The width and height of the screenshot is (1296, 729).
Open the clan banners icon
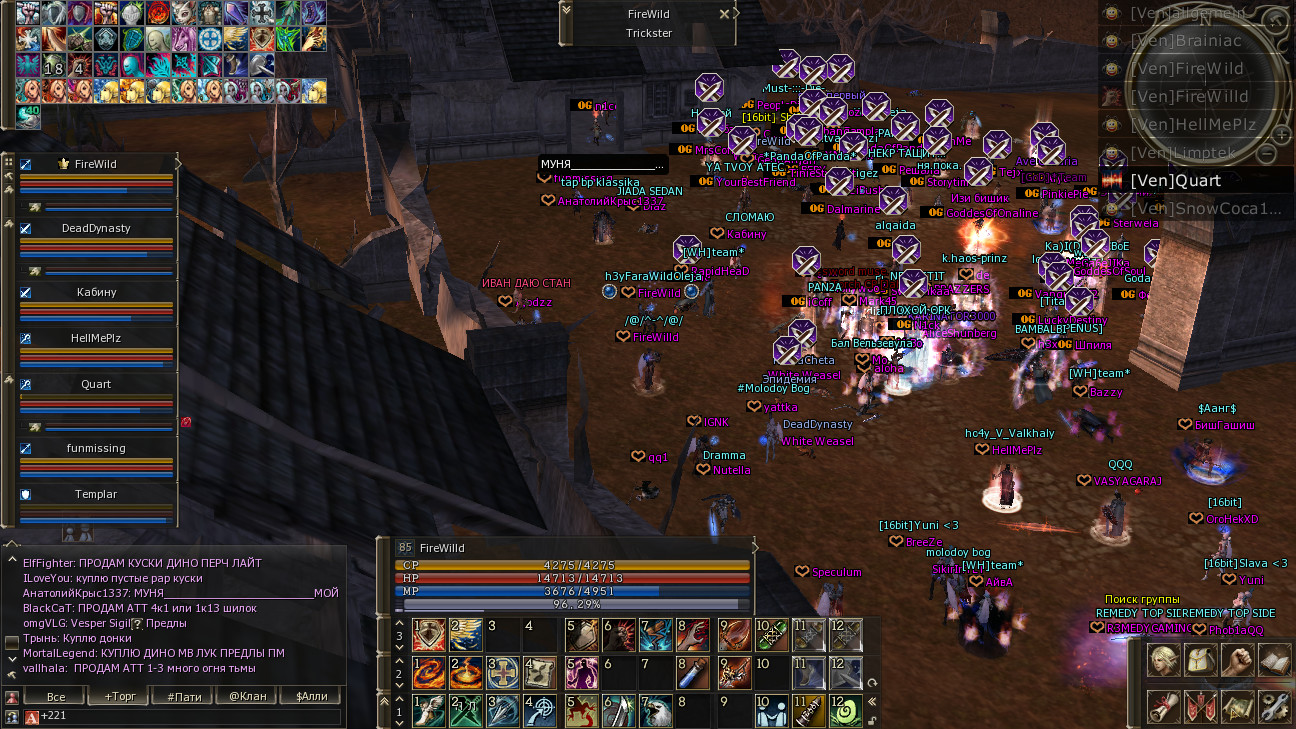pos(1200,706)
